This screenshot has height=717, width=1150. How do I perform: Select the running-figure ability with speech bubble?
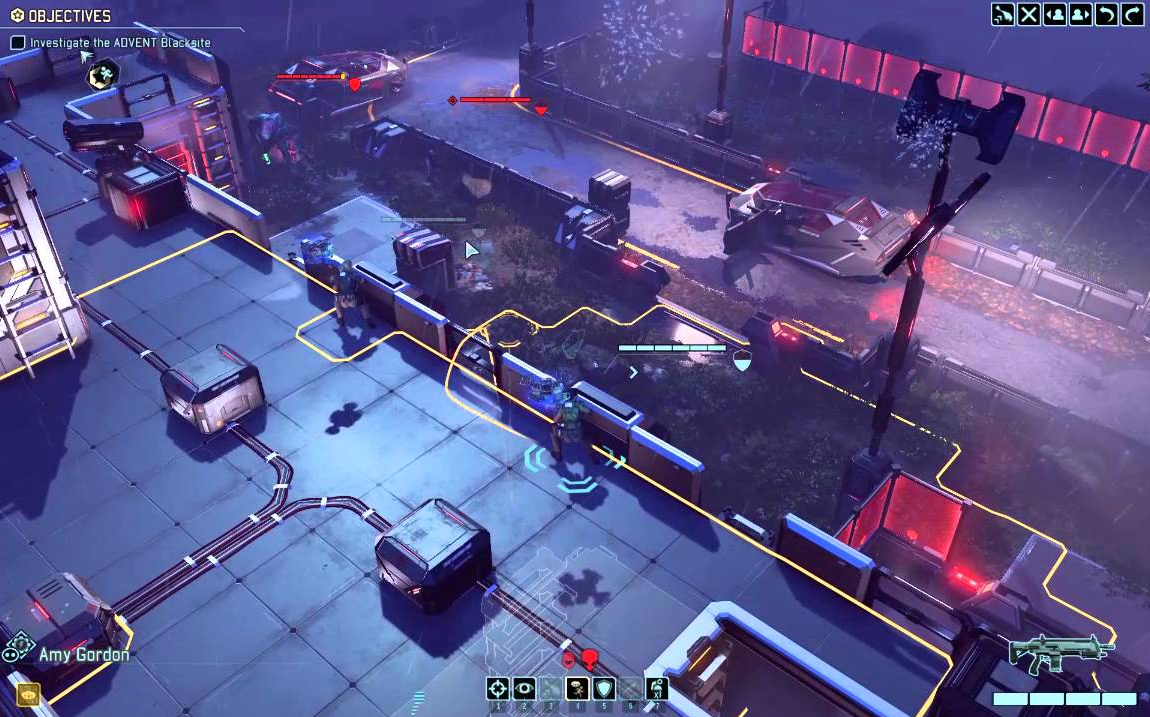577,688
